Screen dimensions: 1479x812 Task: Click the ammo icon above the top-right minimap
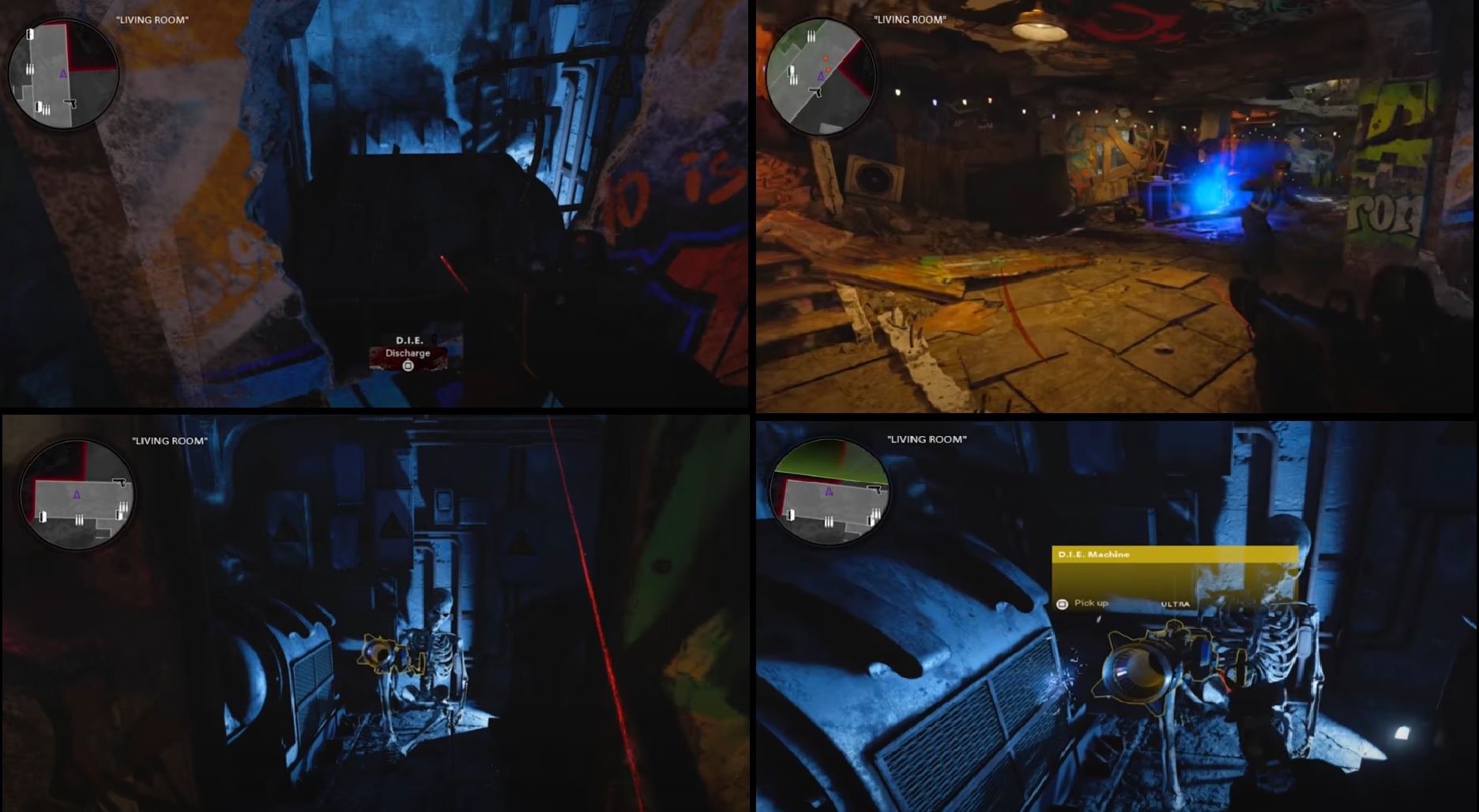tap(811, 36)
